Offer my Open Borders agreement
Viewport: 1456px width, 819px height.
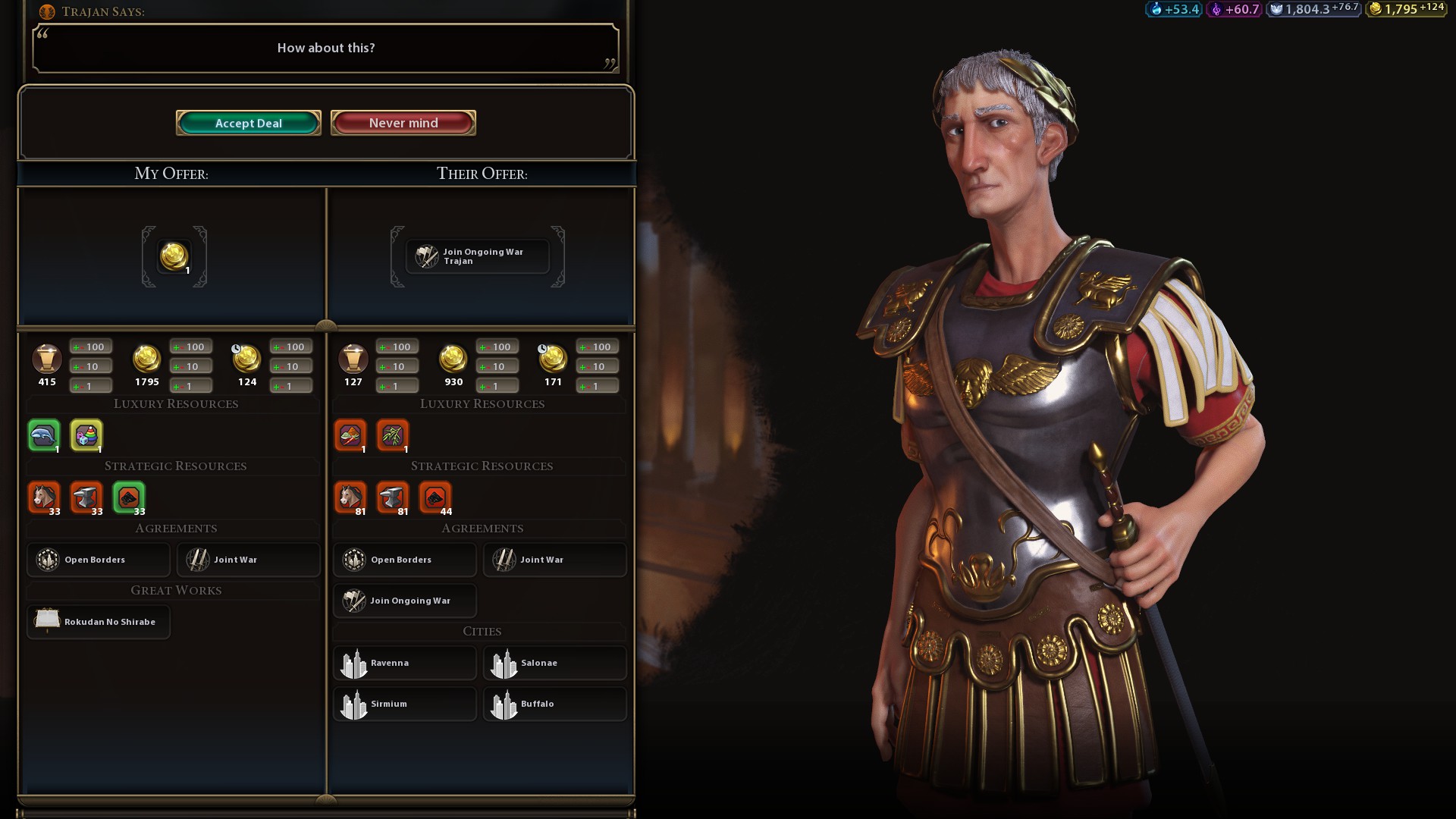tap(98, 560)
